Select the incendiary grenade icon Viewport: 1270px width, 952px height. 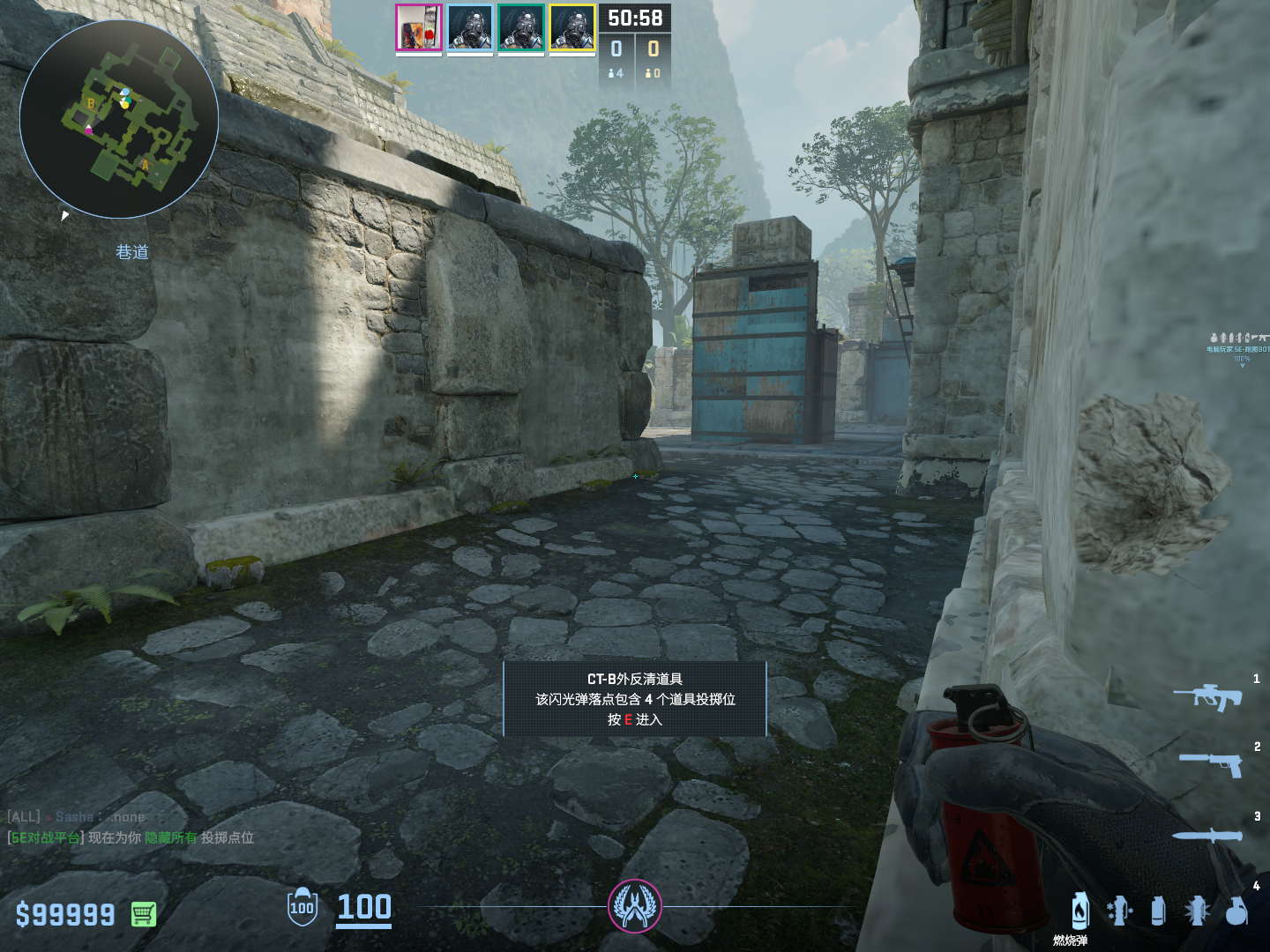[x=1079, y=911]
